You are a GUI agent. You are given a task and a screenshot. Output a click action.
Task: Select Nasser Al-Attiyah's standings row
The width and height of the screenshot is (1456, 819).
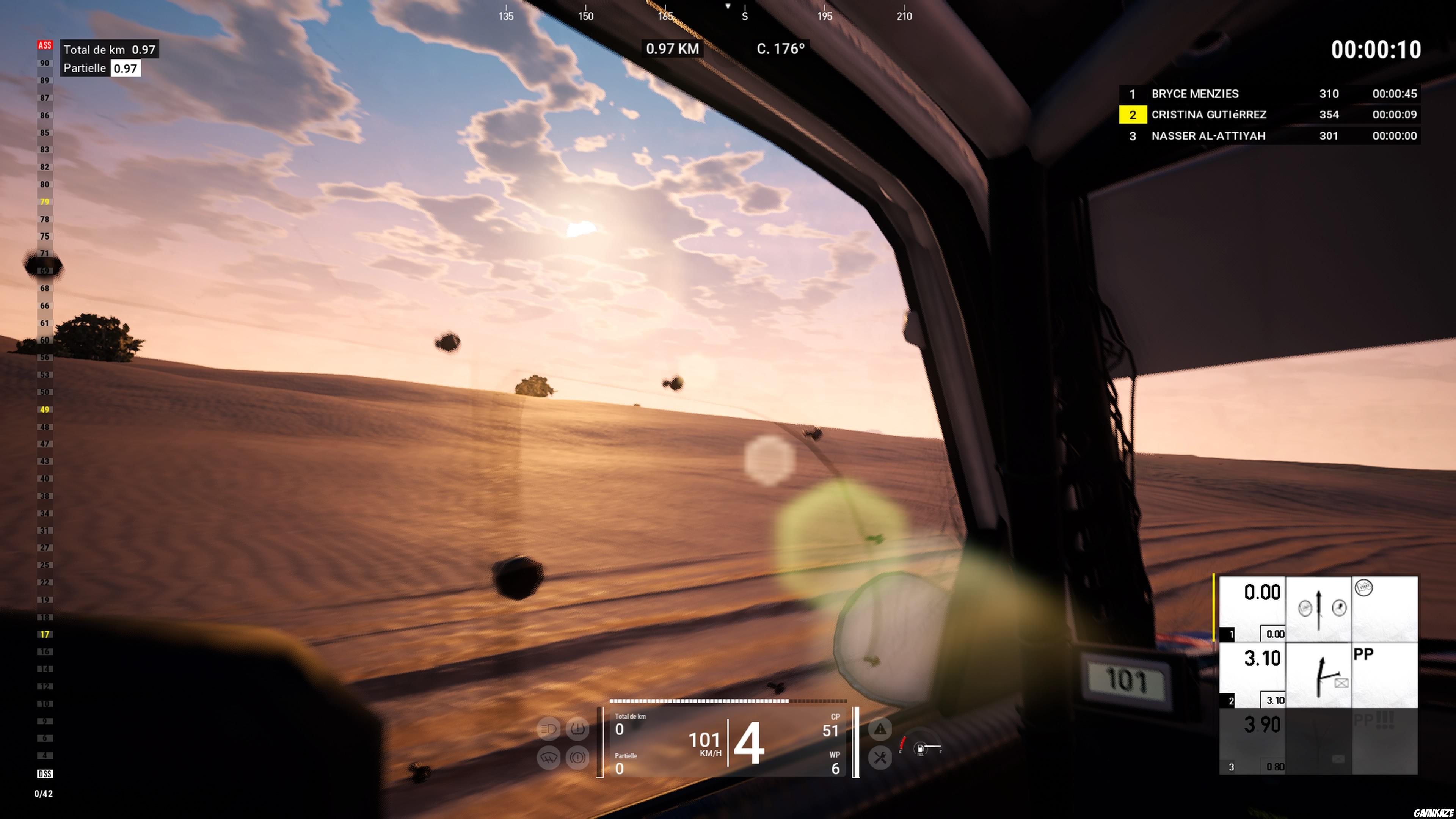[x=1269, y=136]
